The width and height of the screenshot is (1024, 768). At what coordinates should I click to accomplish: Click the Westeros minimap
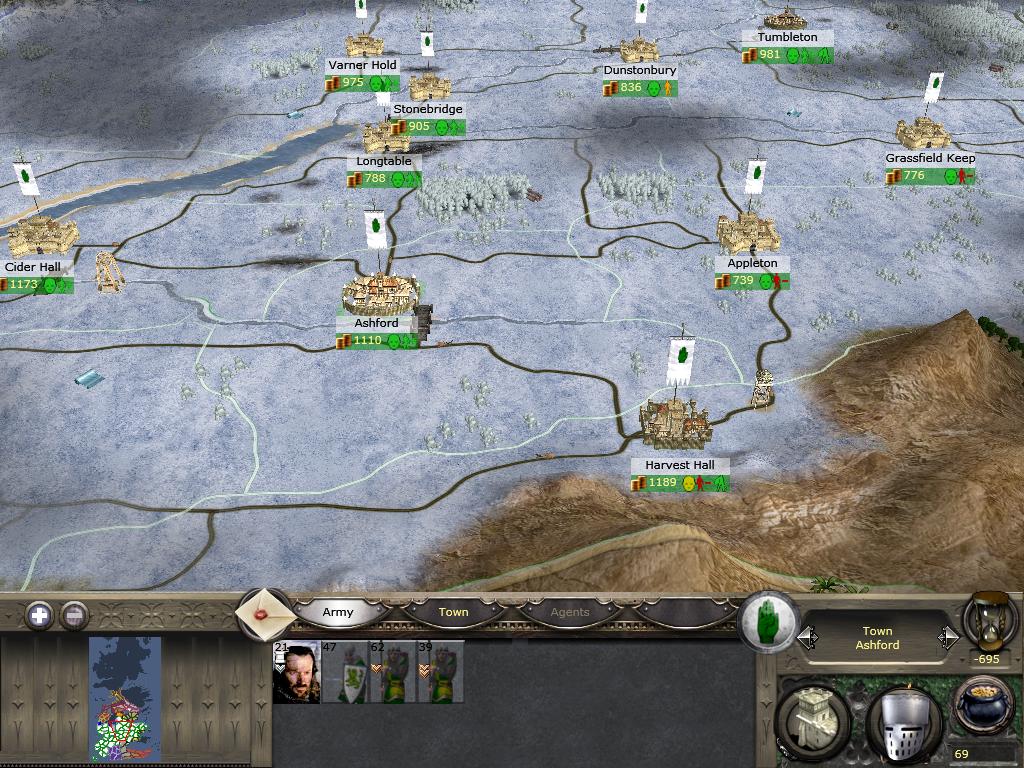(125, 698)
